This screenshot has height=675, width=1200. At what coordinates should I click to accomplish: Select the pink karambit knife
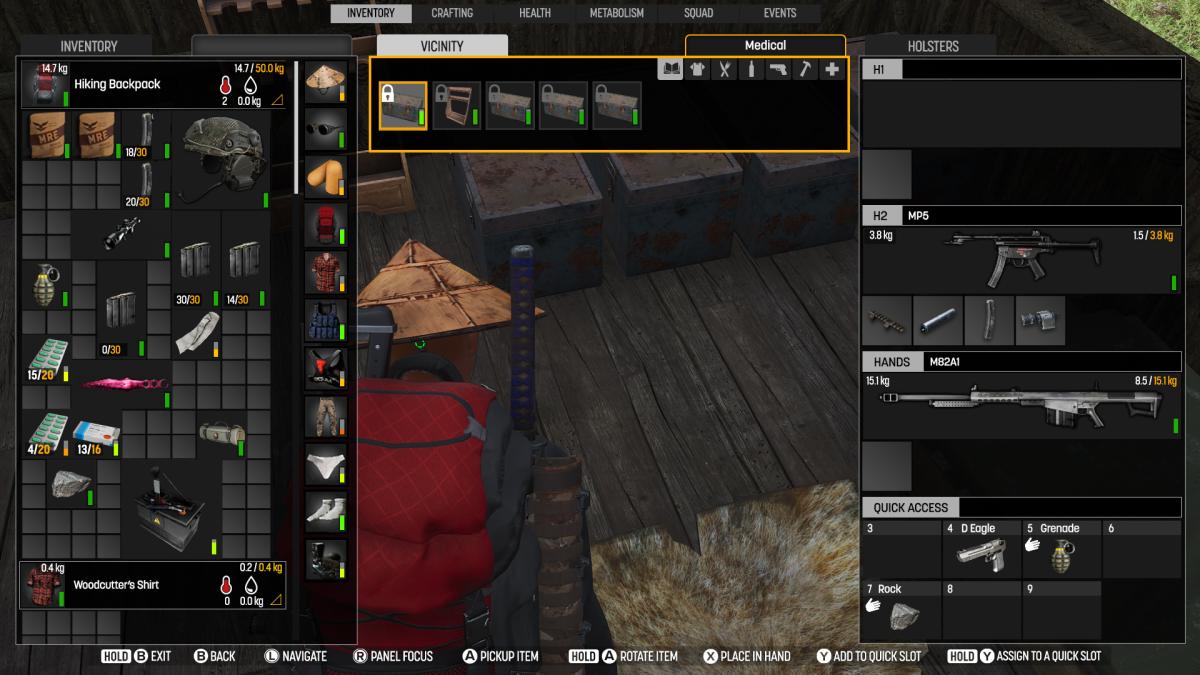coord(120,384)
